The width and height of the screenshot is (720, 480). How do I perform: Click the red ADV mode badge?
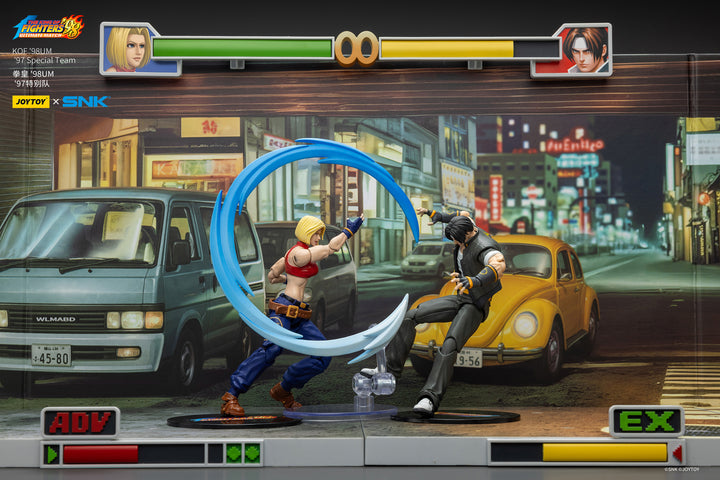click(x=80, y=422)
